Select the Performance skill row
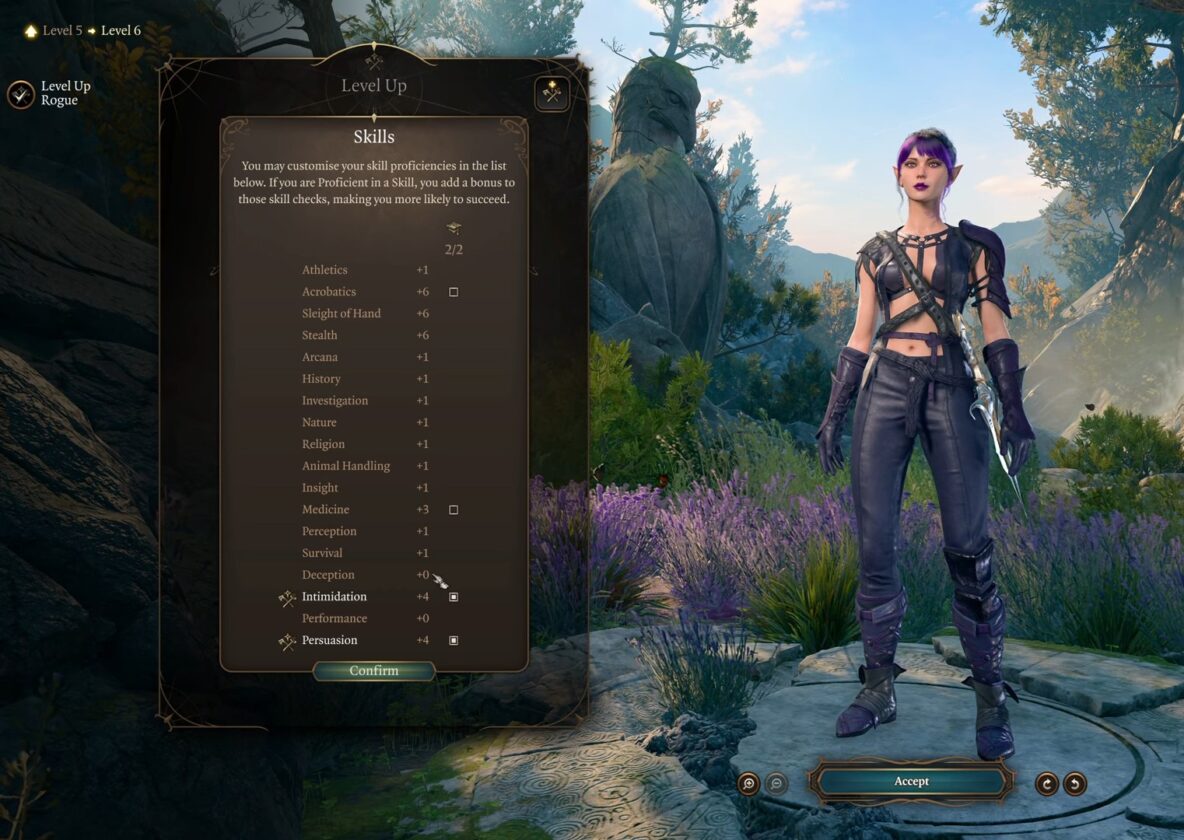Image resolution: width=1184 pixels, height=840 pixels. click(x=334, y=619)
